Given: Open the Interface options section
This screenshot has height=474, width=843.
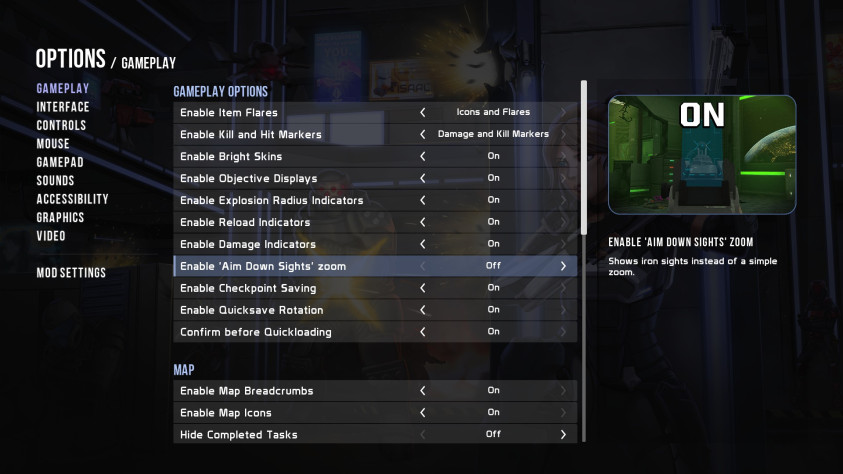Looking at the screenshot, I should point(63,107).
